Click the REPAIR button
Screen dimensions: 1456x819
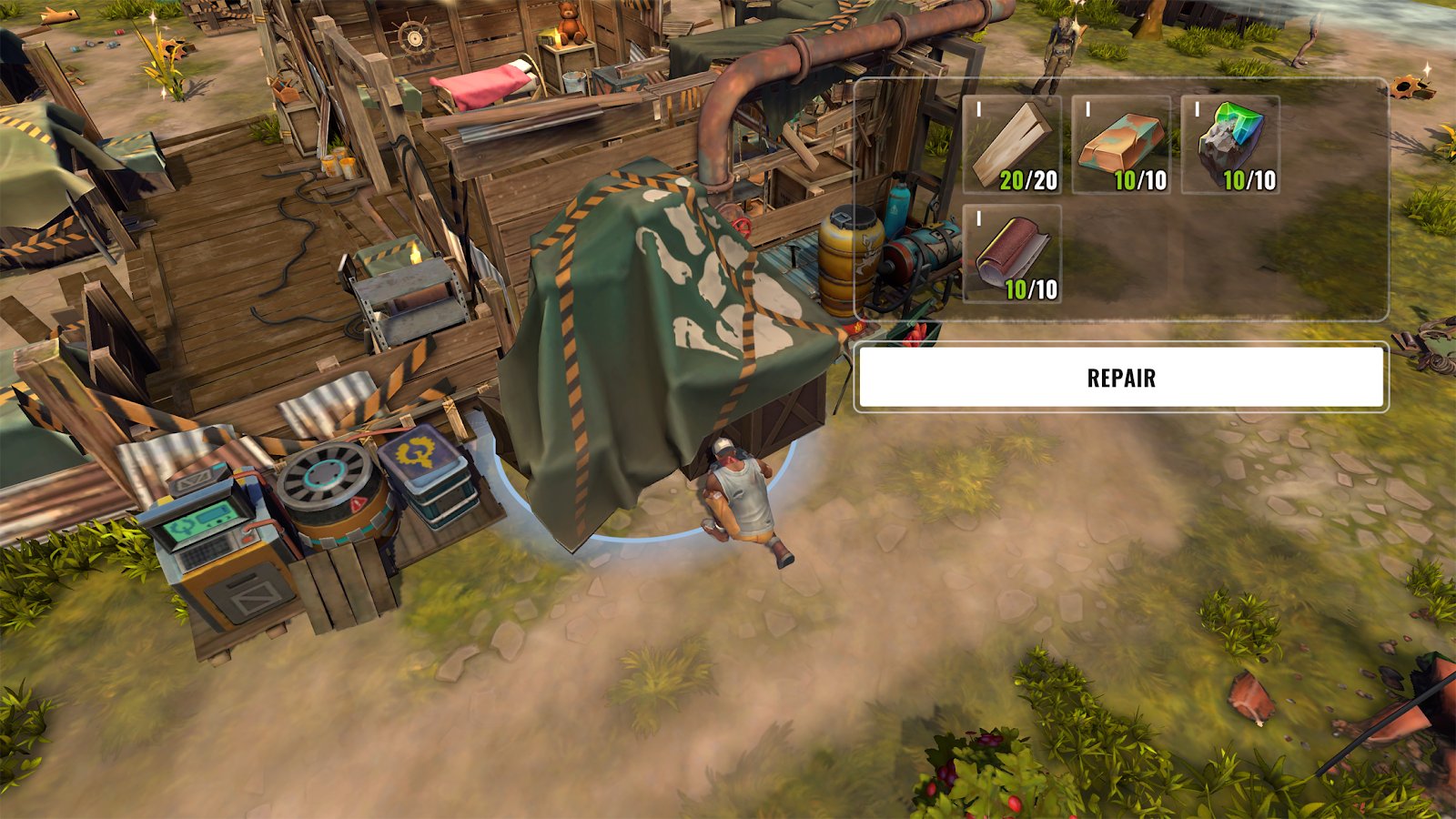click(x=1120, y=378)
